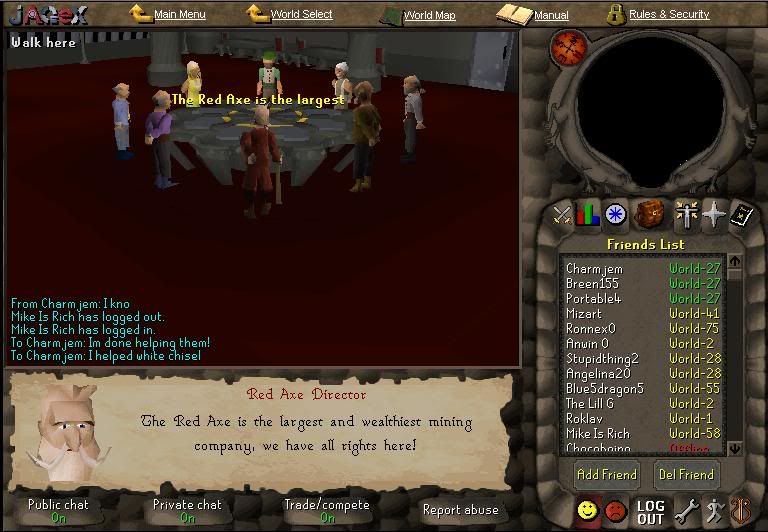Open the backpack inventory tab
The height and width of the screenshot is (532, 768).
(x=649, y=213)
